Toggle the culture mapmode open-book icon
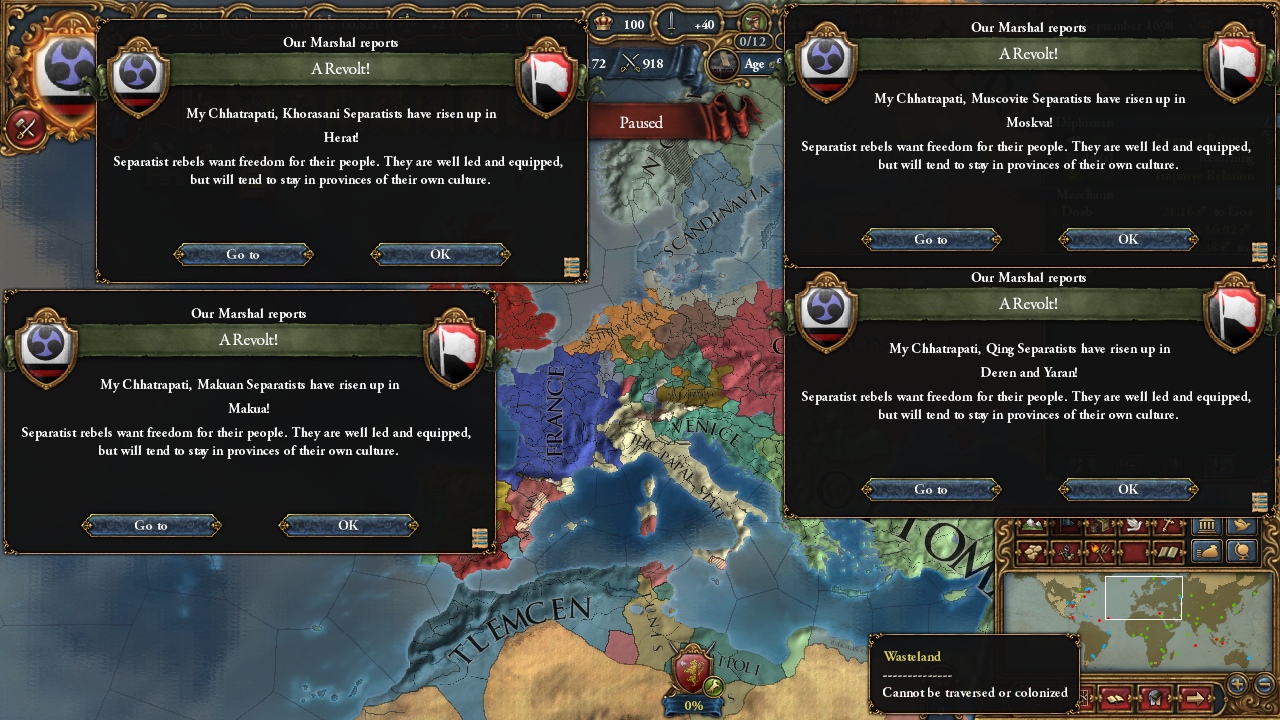 [1168, 551]
